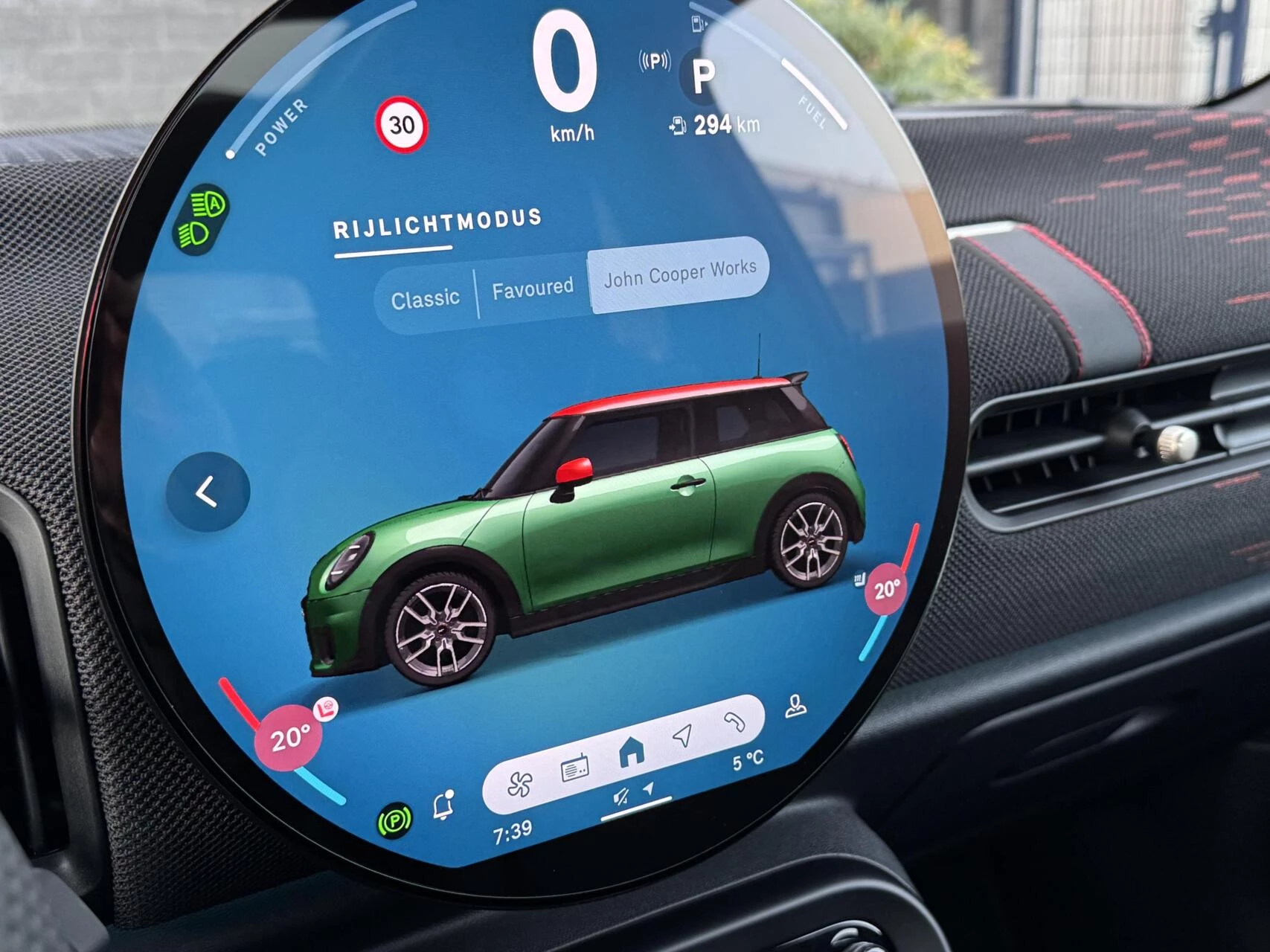Screen dimensions: 1270x952
Task: Select the Favoured mode tab
Action: click(x=533, y=286)
